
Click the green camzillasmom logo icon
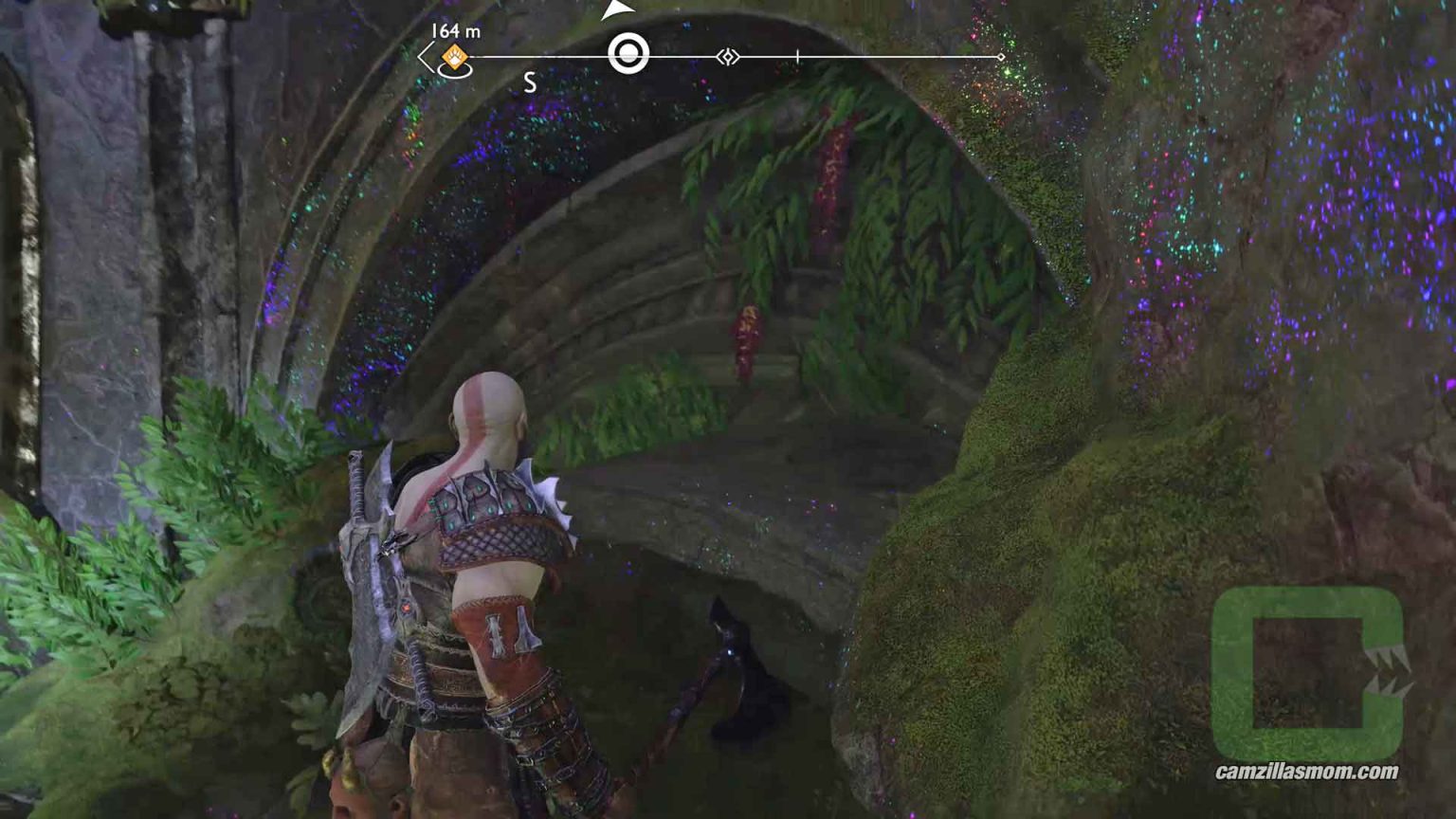pyautogui.click(x=1308, y=670)
